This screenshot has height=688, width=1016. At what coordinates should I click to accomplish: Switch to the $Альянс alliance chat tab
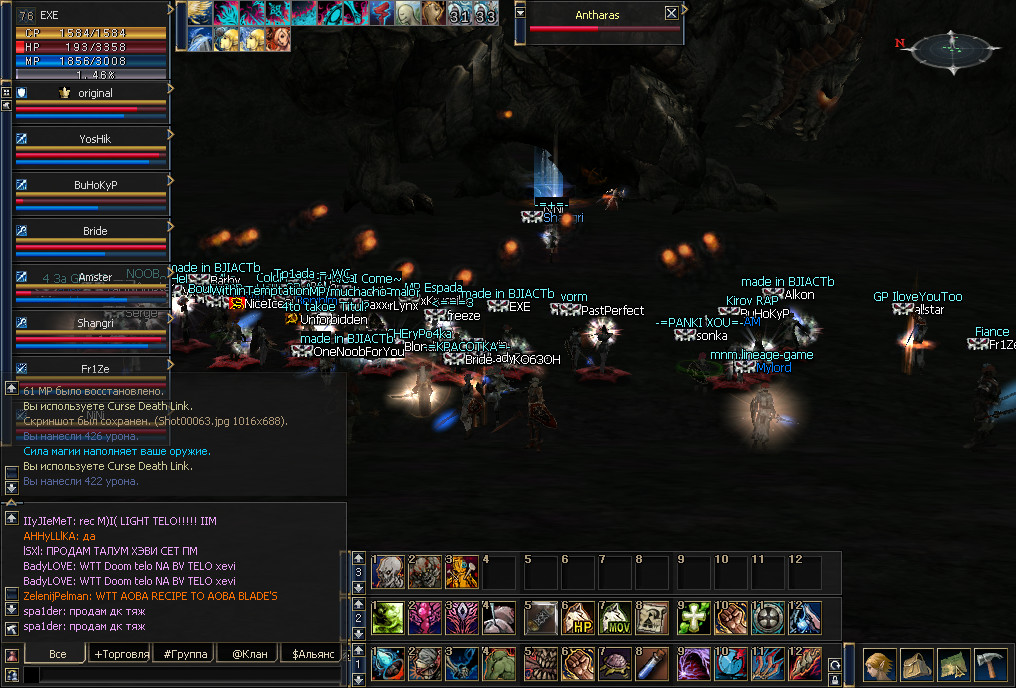(x=311, y=654)
